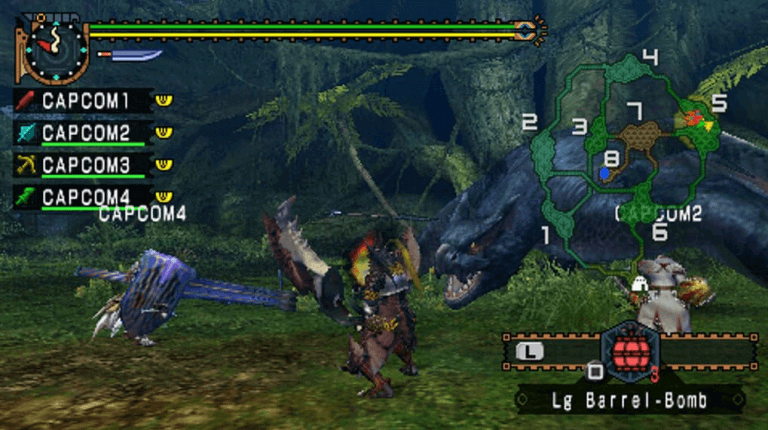Click the weapon sharpness blade icon

coord(134,55)
